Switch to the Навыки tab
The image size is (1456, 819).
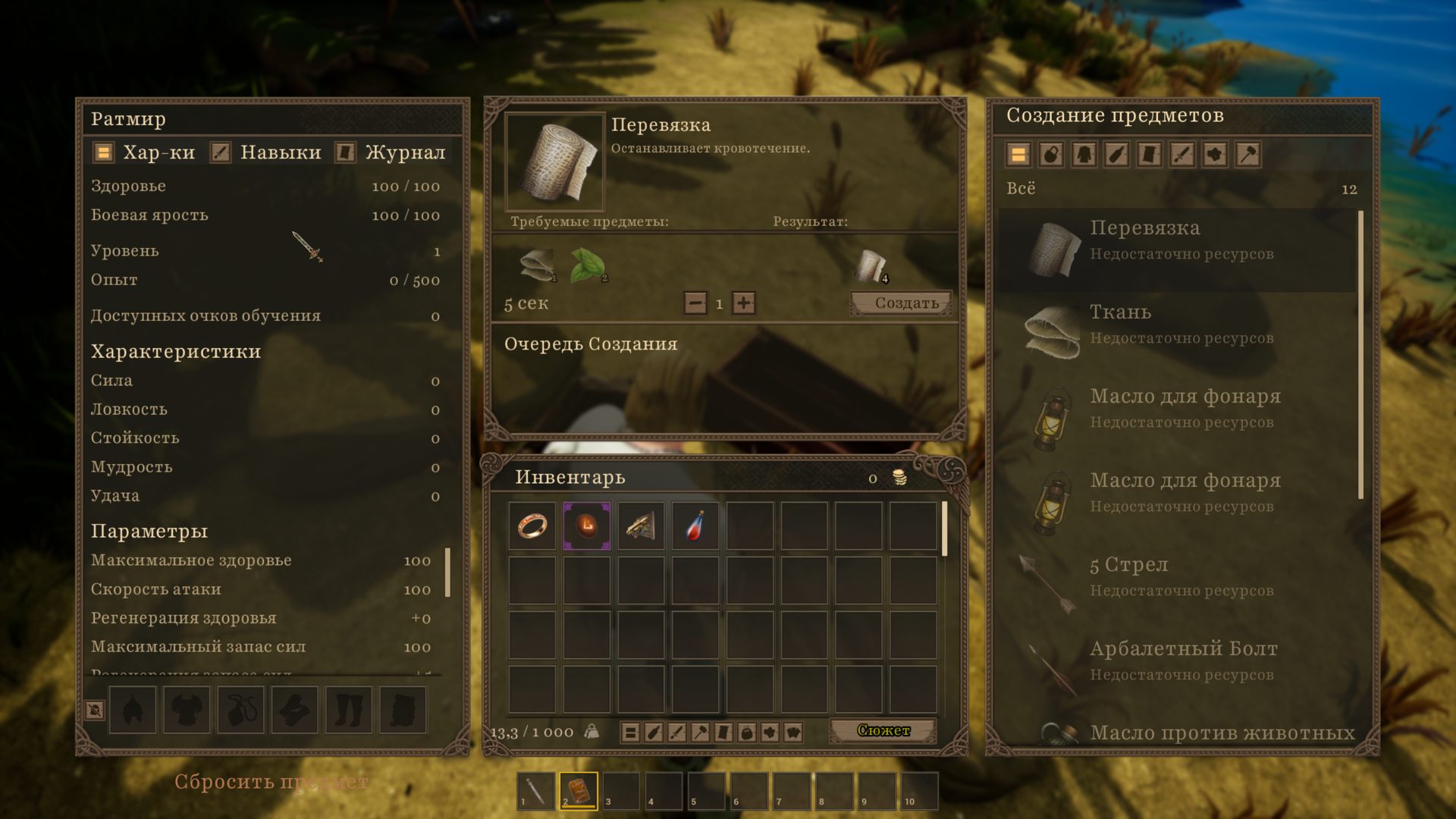pyautogui.click(x=267, y=152)
